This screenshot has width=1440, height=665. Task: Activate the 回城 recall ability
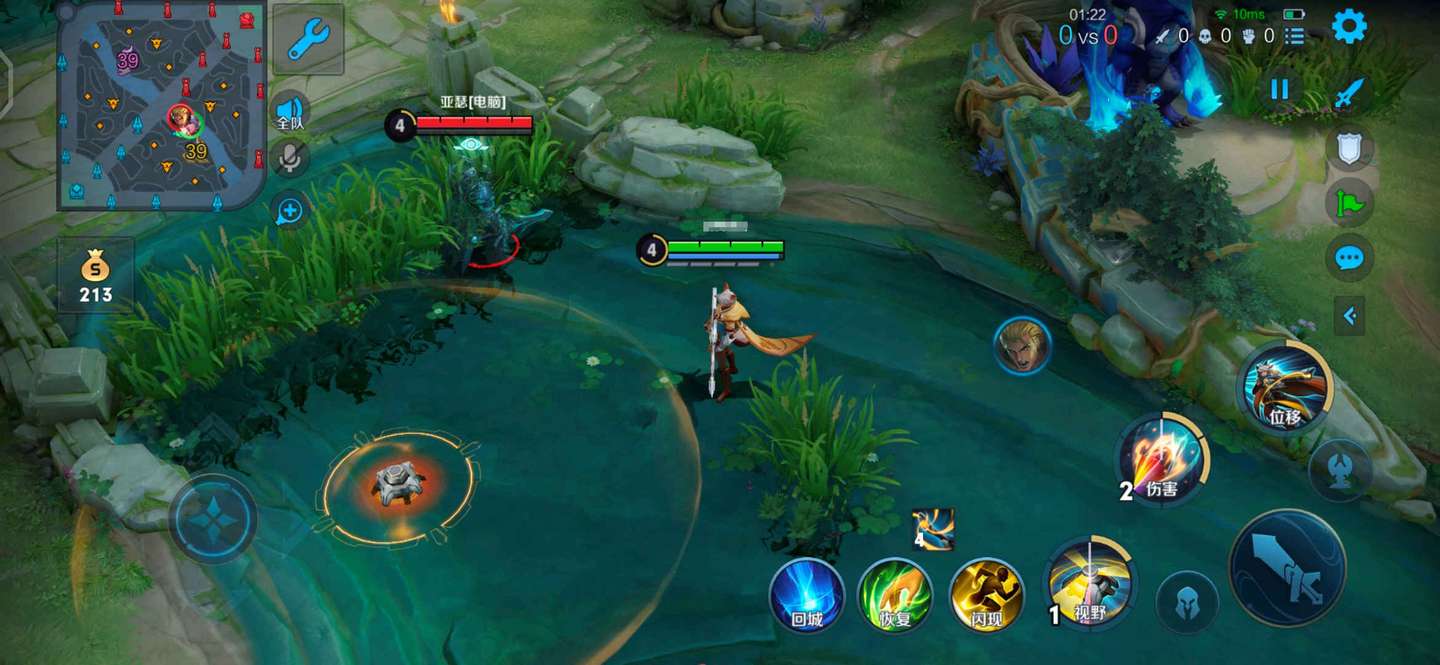coord(807,596)
